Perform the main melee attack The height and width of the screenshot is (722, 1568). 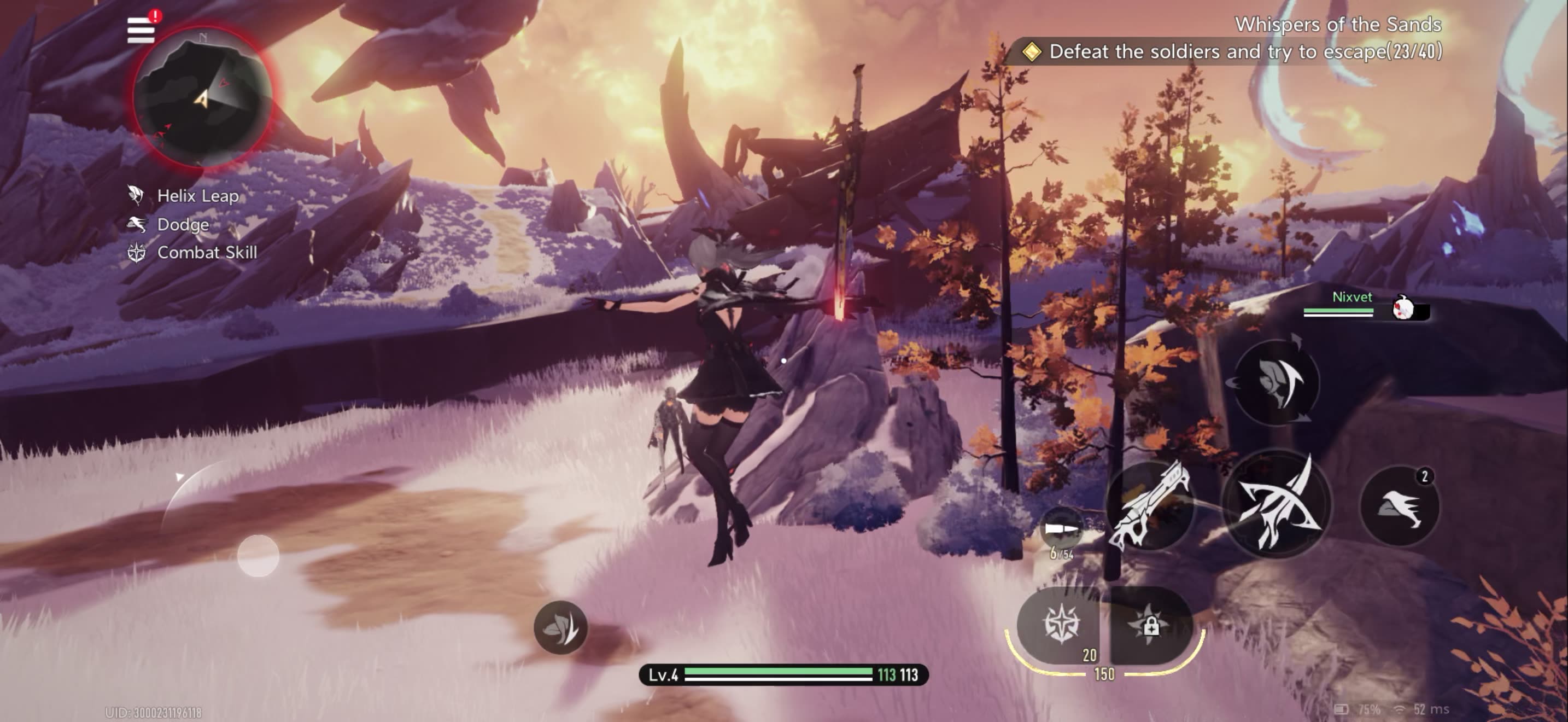(1277, 504)
